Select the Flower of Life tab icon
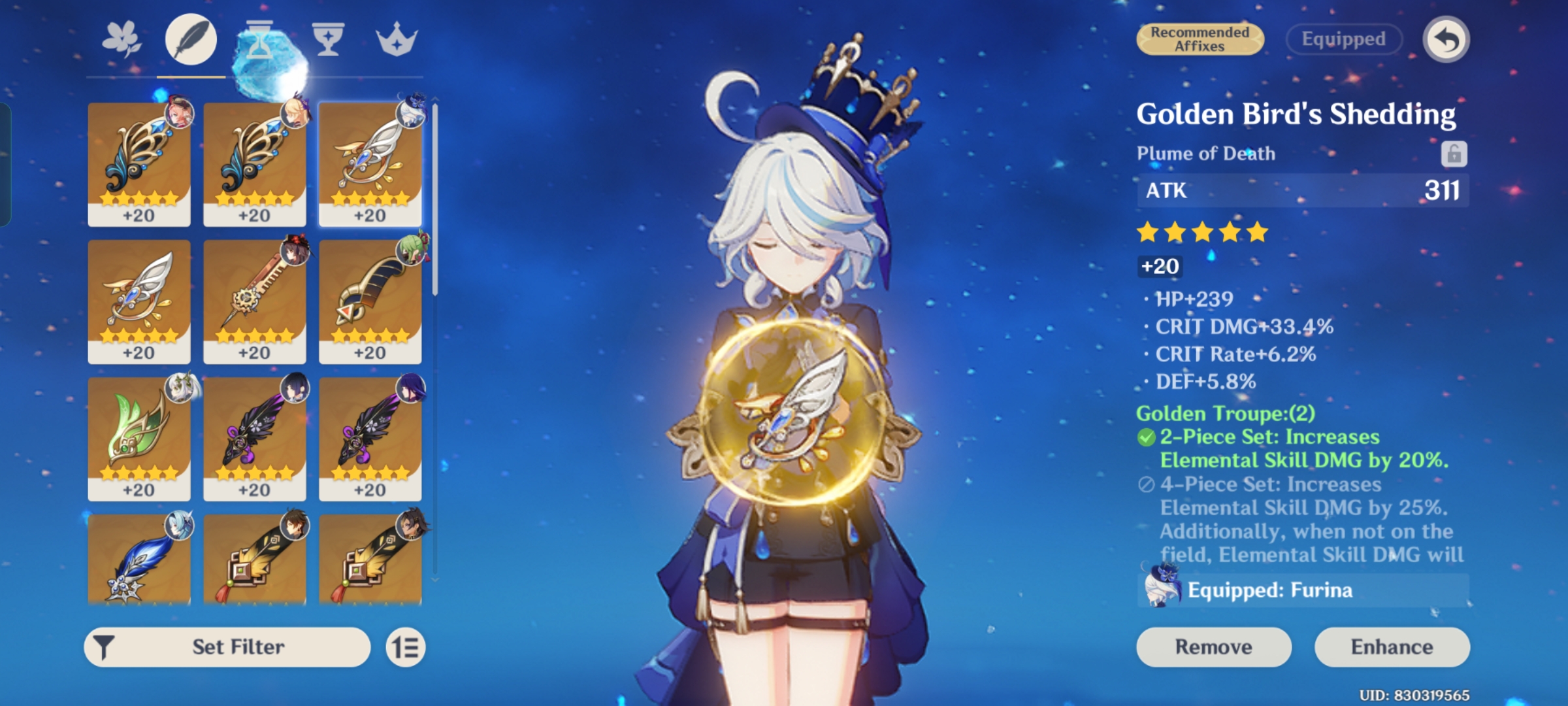Screen dimensions: 1568x706 (122, 39)
